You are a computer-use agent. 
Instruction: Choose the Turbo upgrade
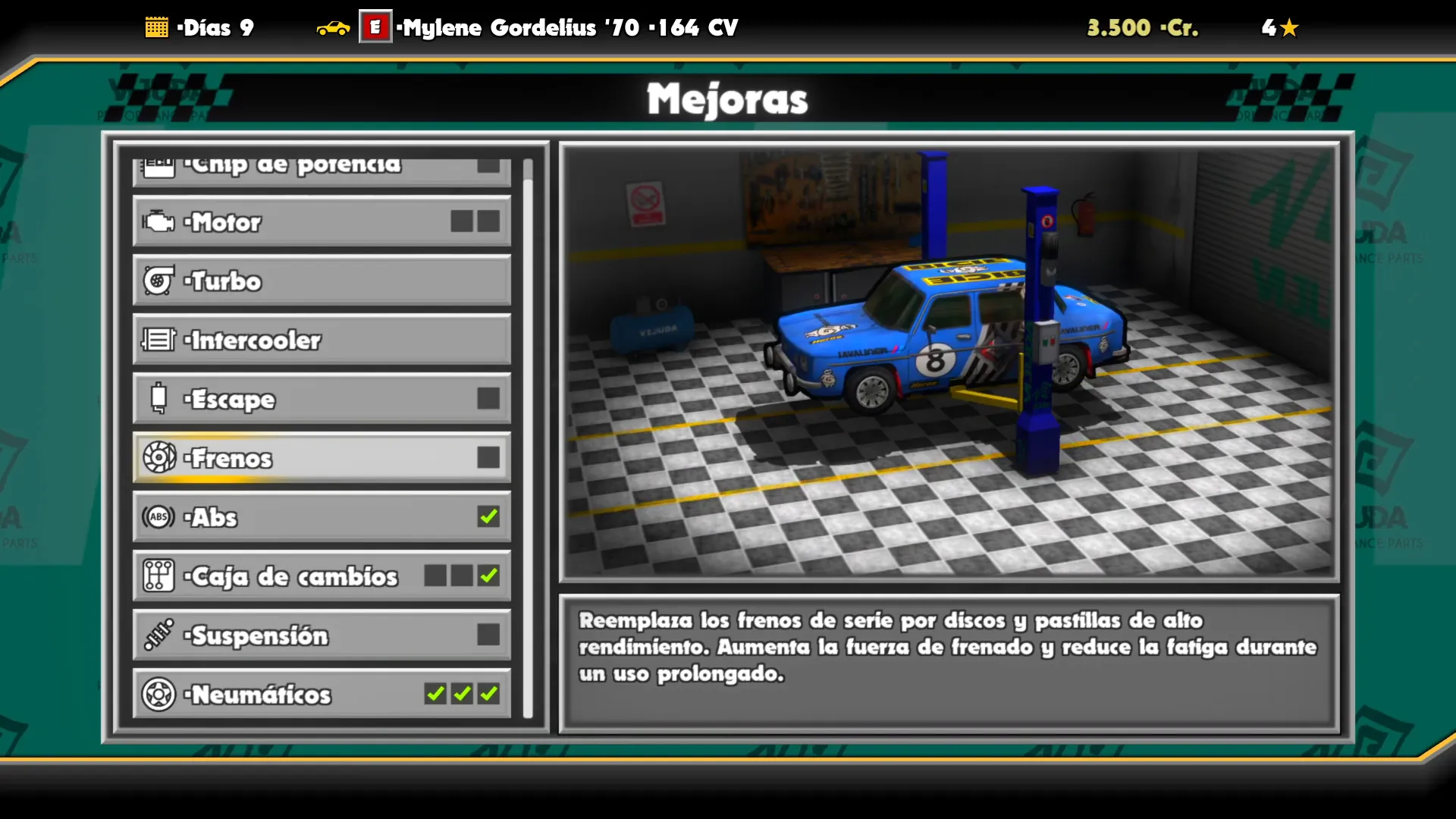(x=322, y=281)
